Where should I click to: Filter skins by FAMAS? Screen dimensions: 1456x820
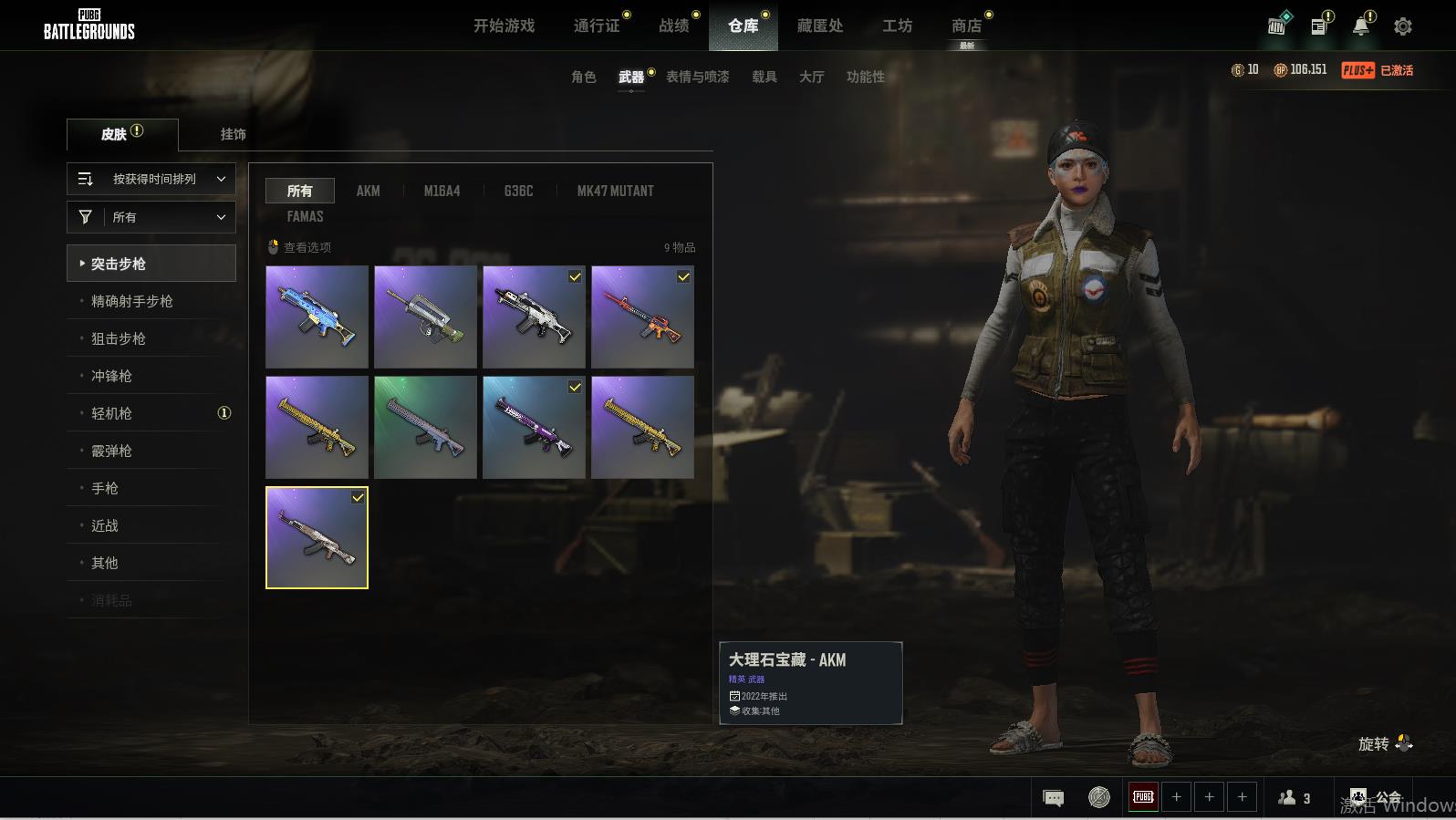point(305,216)
